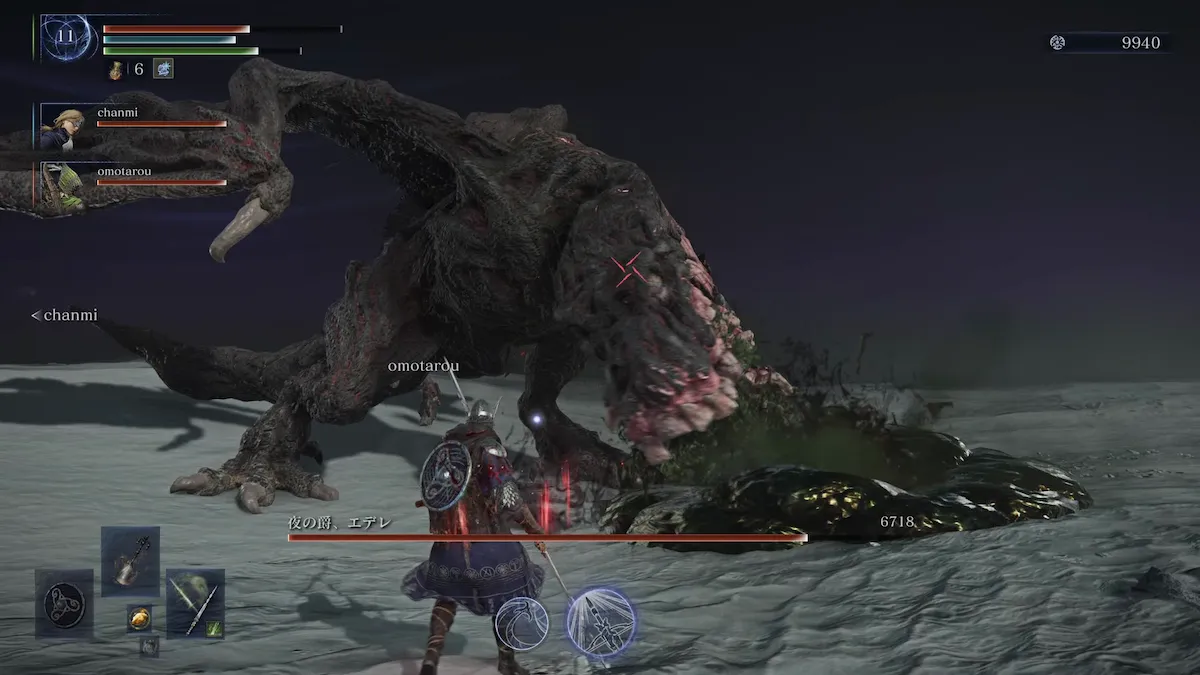The width and height of the screenshot is (1200, 675).
Task: Select the spear right-hand weapon slot
Action: pyautogui.click(x=195, y=603)
